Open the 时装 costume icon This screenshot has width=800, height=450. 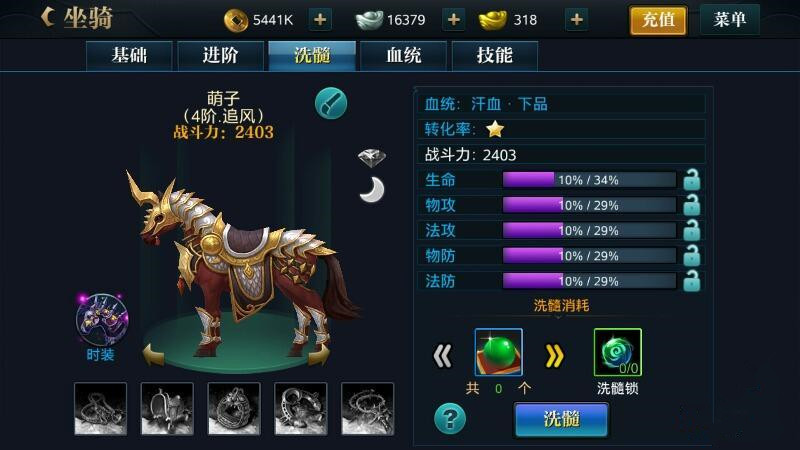(x=100, y=320)
